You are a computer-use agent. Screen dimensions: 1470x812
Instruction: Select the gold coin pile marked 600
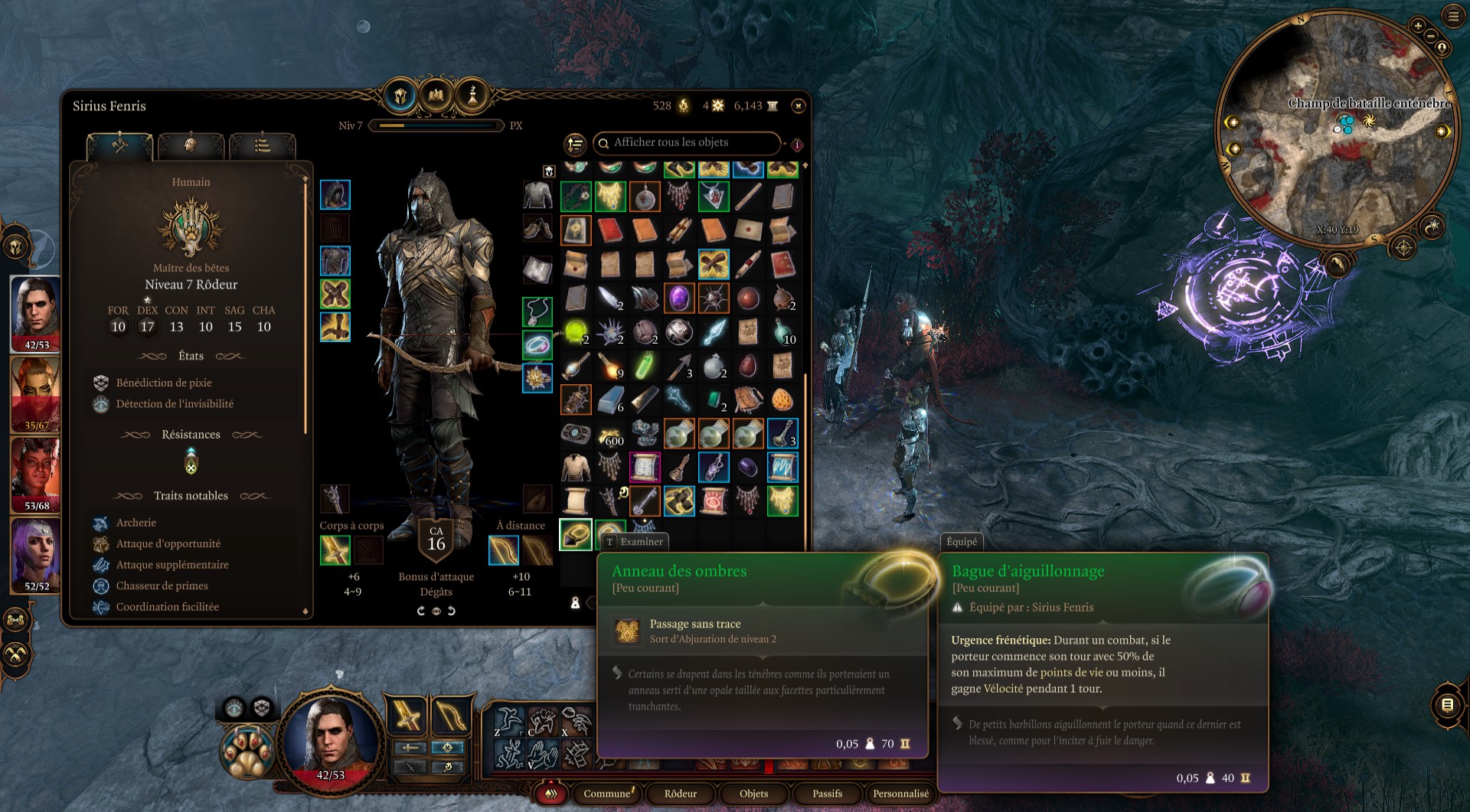[611, 435]
